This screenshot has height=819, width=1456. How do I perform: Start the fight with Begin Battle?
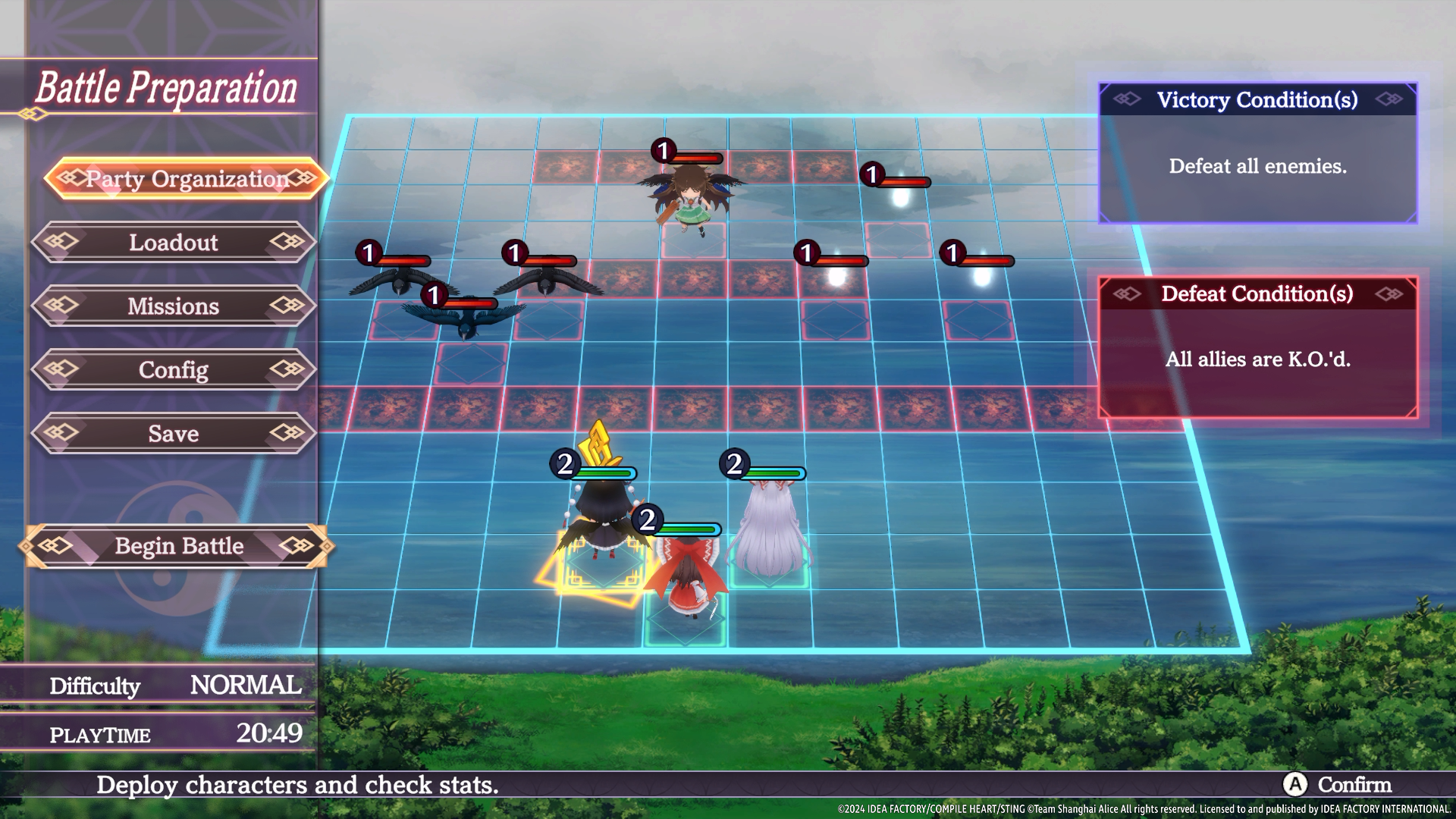[178, 546]
